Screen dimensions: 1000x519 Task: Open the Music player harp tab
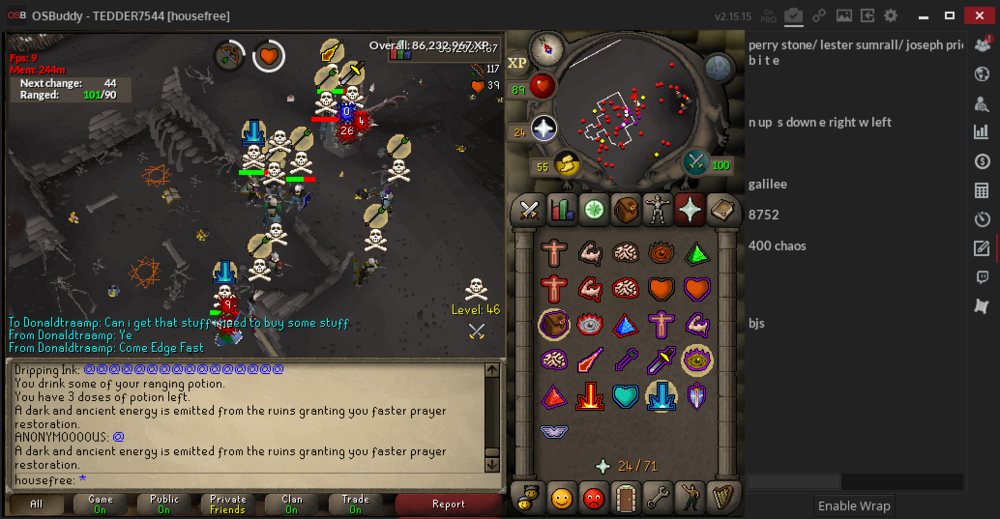(x=722, y=496)
